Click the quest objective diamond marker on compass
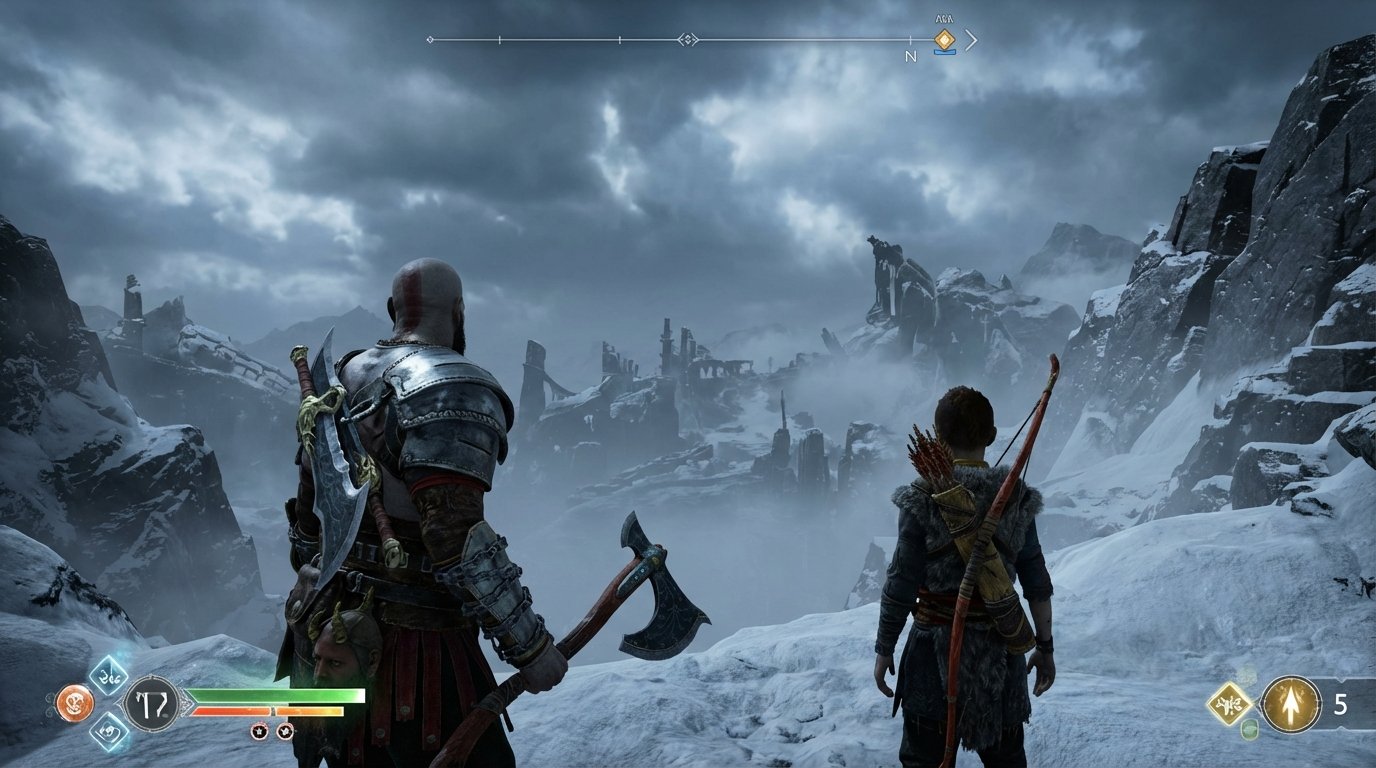 pyautogui.click(x=945, y=40)
